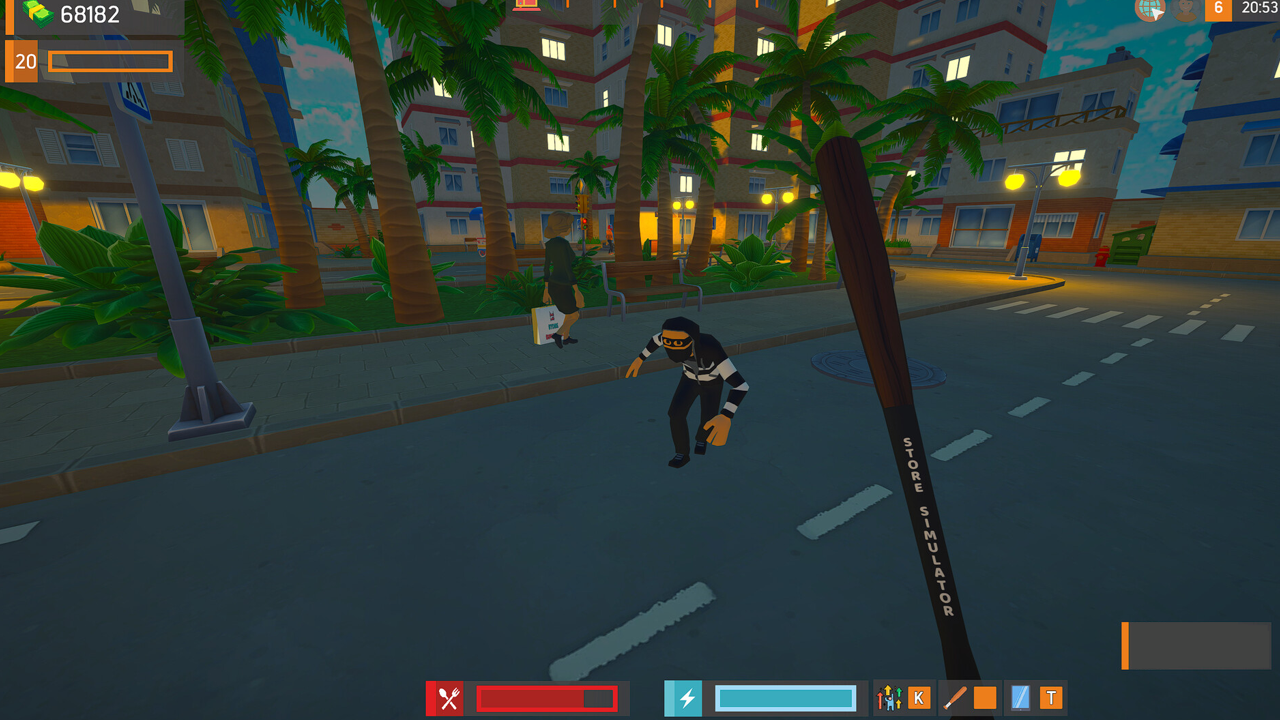1280x720 pixels.
Task: Click the red hunger progress bar
Action: click(x=545, y=698)
